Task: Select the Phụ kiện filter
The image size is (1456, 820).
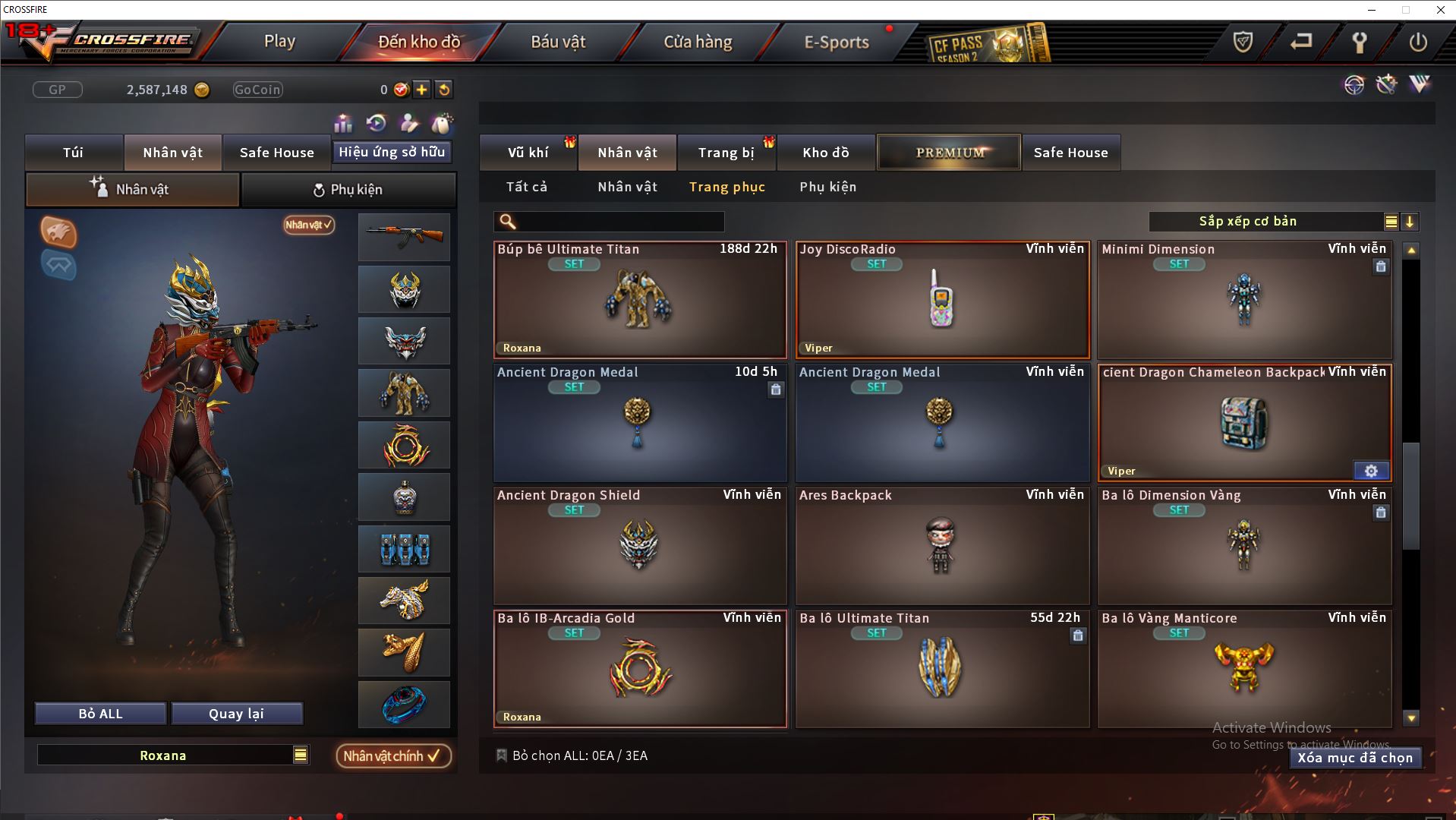Action: [x=827, y=187]
